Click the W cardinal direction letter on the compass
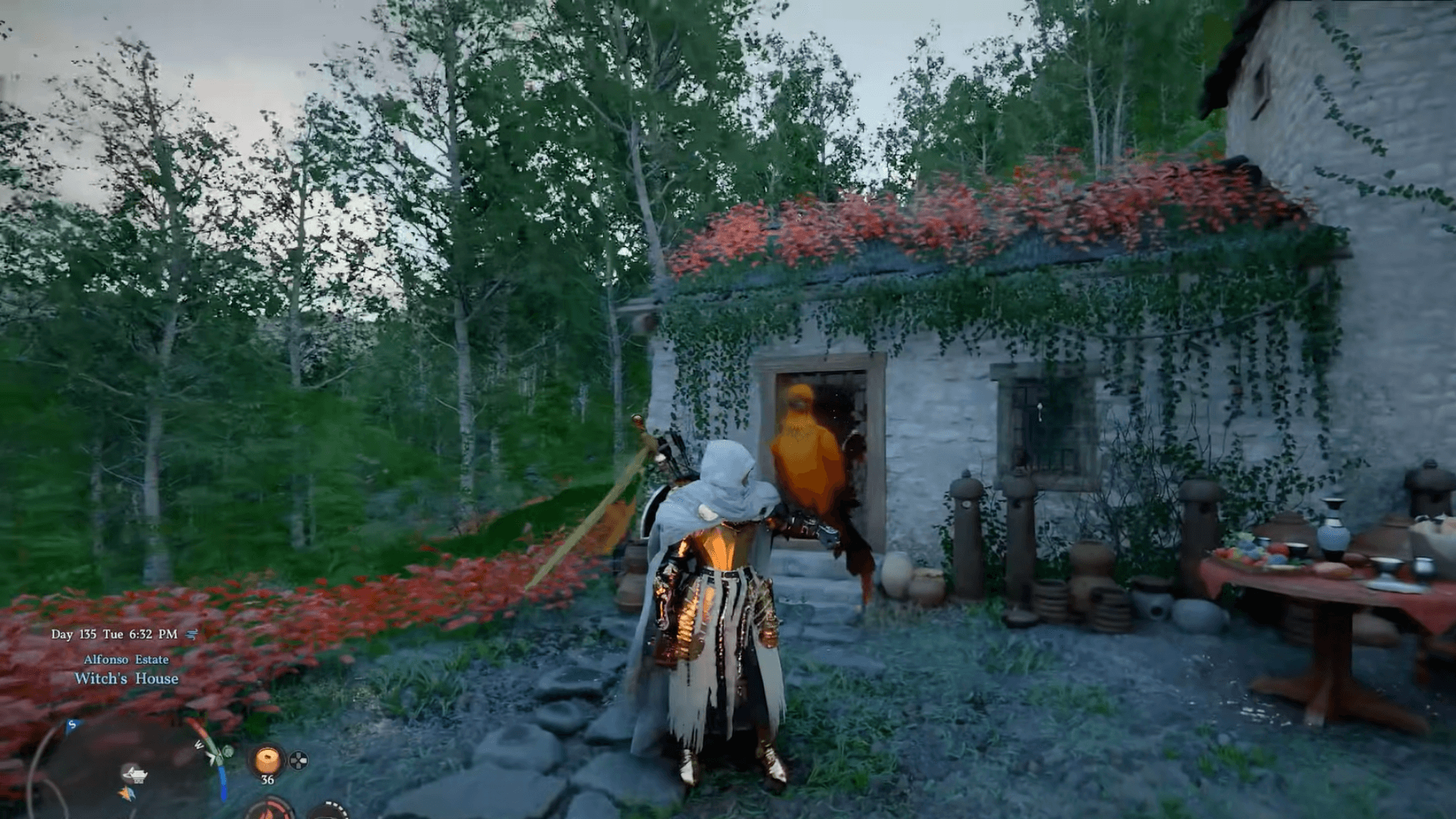The height and width of the screenshot is (819, 1456). click(199, 744)
